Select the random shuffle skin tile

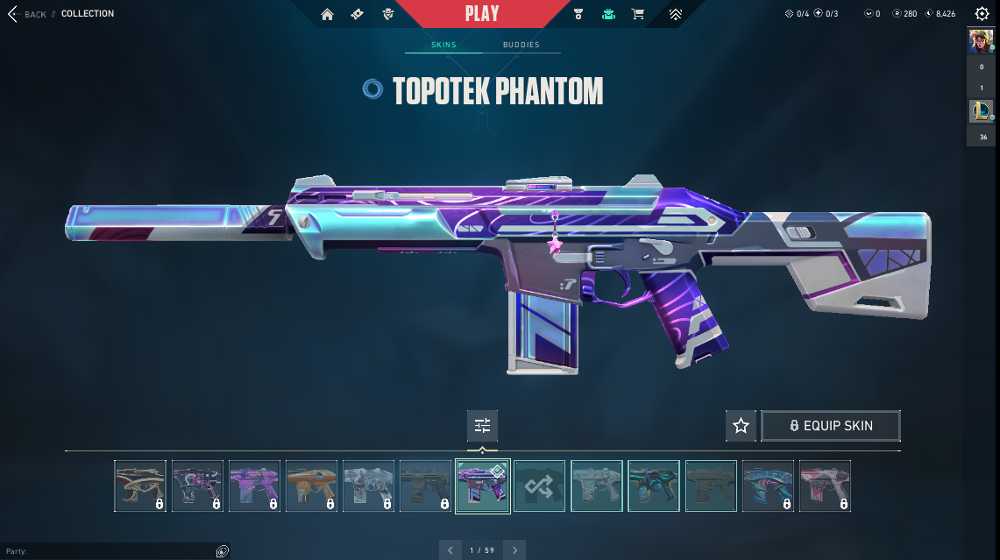click(540, 486)
